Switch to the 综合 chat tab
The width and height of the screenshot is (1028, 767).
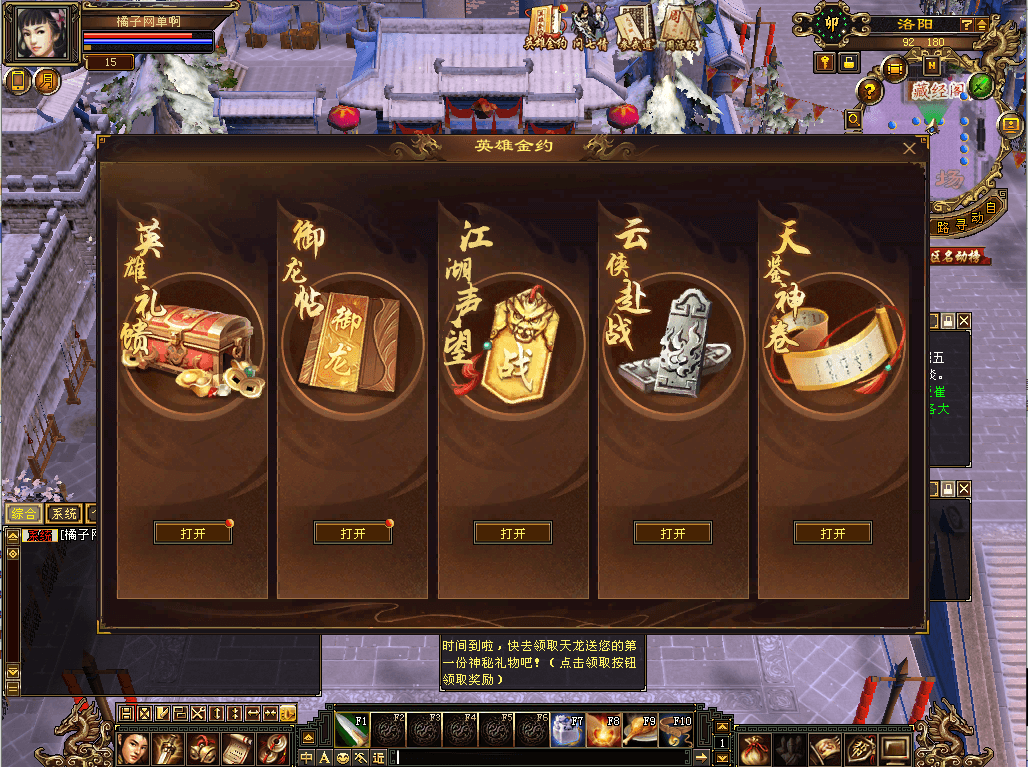click(x=24, y=514)
